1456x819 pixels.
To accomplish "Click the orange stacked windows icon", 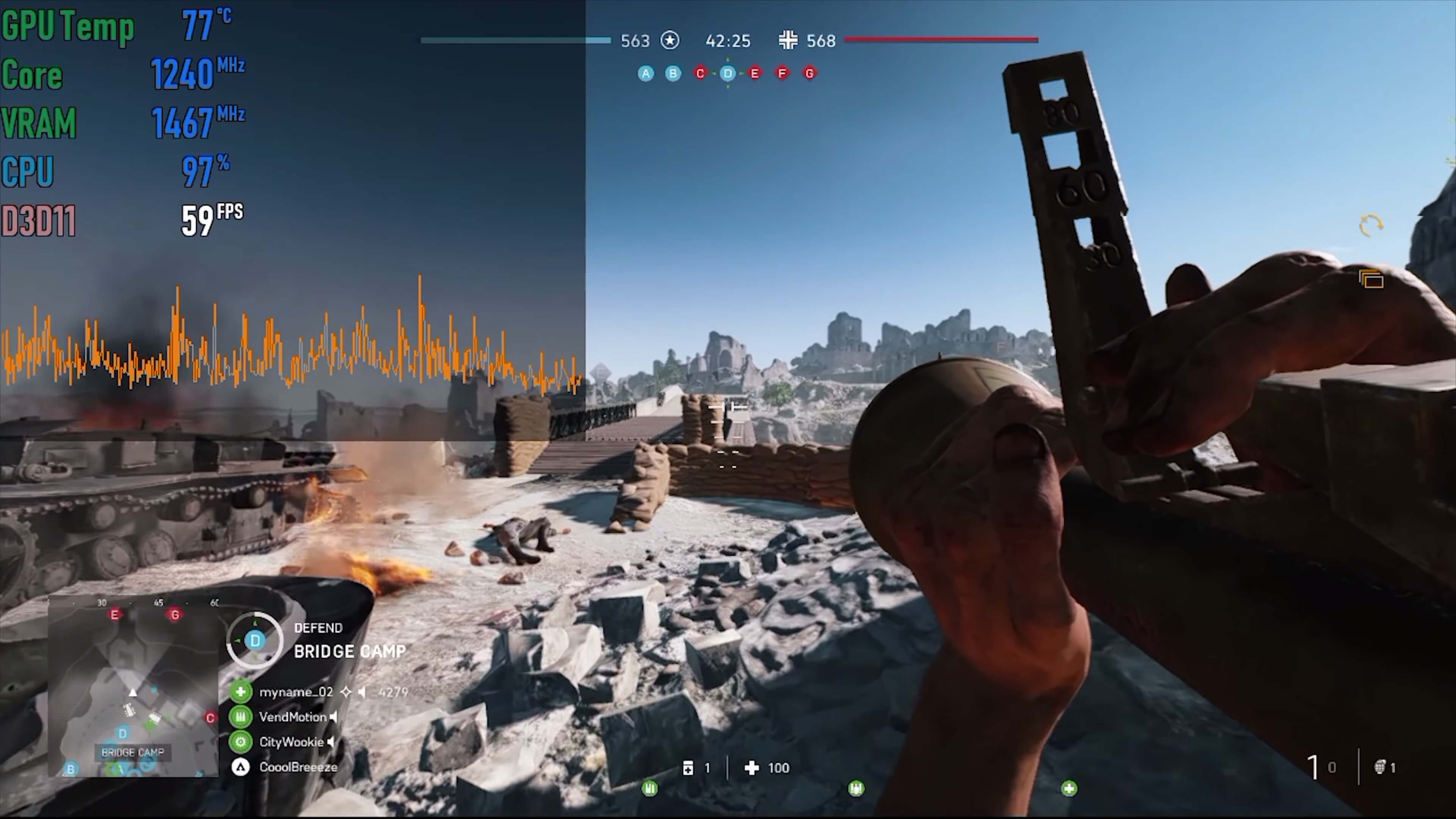I will point(1371,279).
